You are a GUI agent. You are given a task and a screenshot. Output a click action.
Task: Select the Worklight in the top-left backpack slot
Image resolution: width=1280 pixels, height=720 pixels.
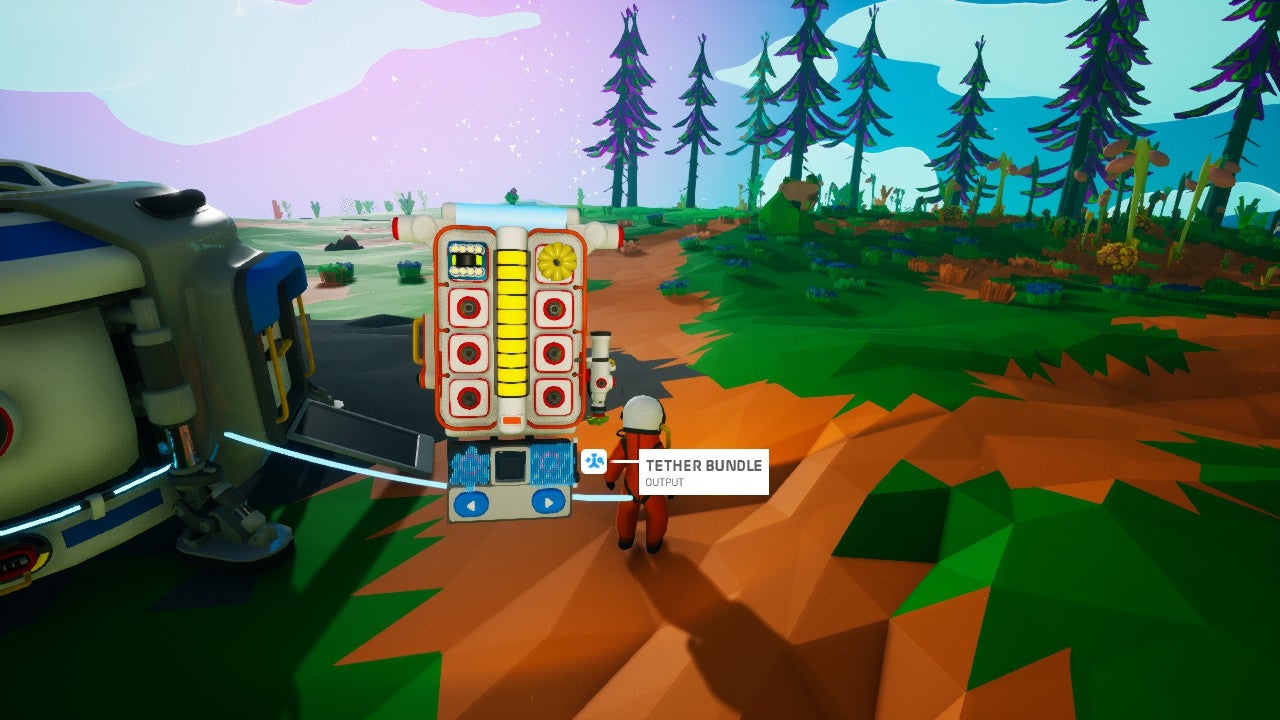(466, 260)
